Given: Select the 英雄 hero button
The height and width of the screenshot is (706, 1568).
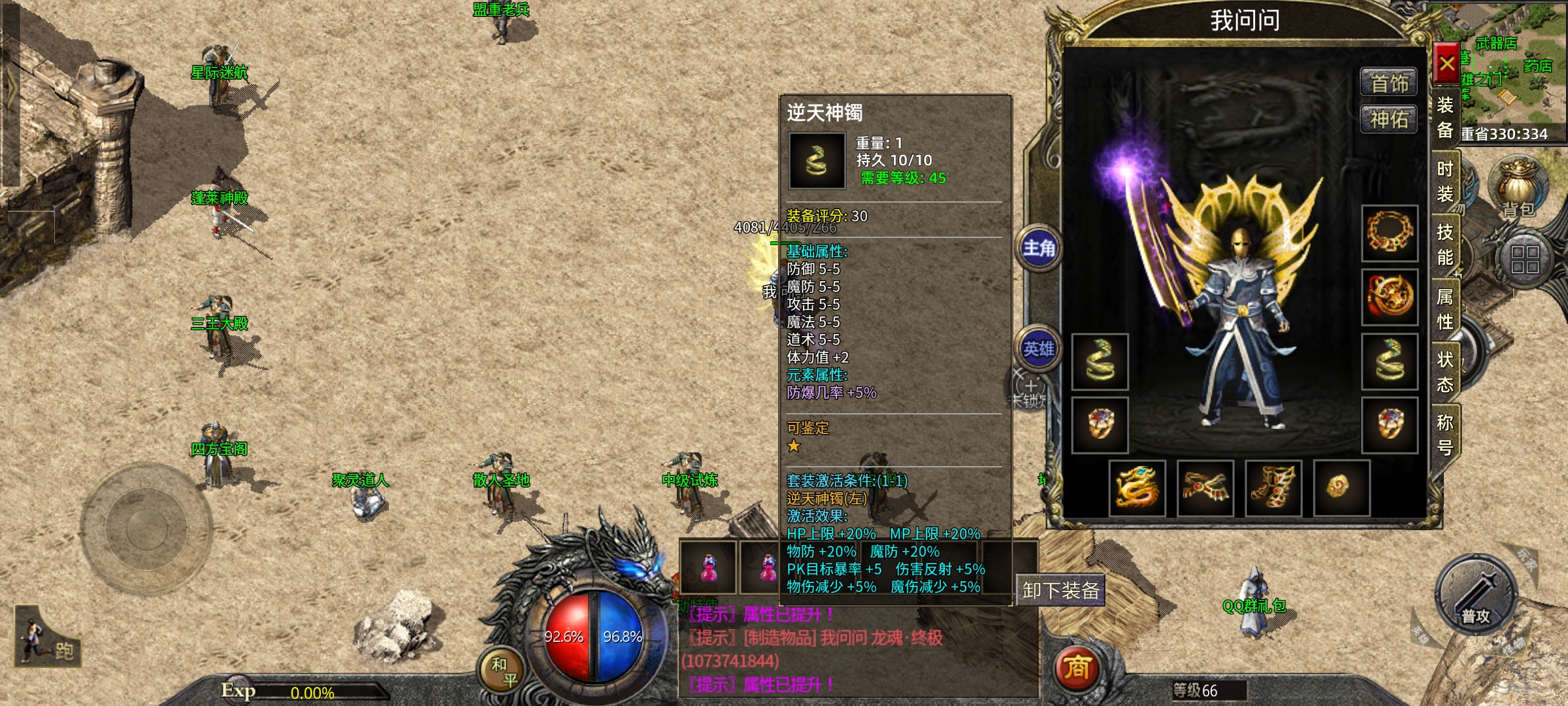Looking at the screenshot, I should (x=1039, y=349).
